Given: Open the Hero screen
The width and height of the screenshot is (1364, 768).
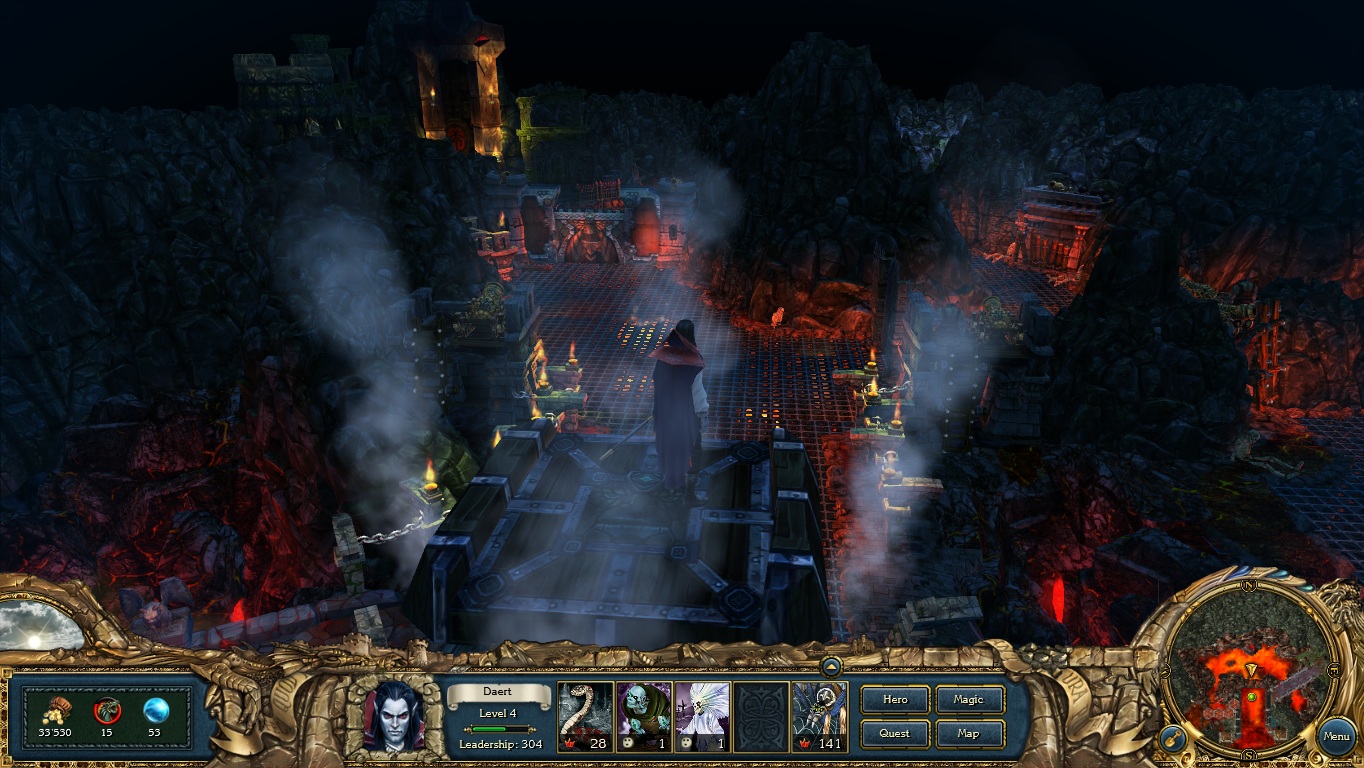Looking at the screenshot, I should pos(895,700).
